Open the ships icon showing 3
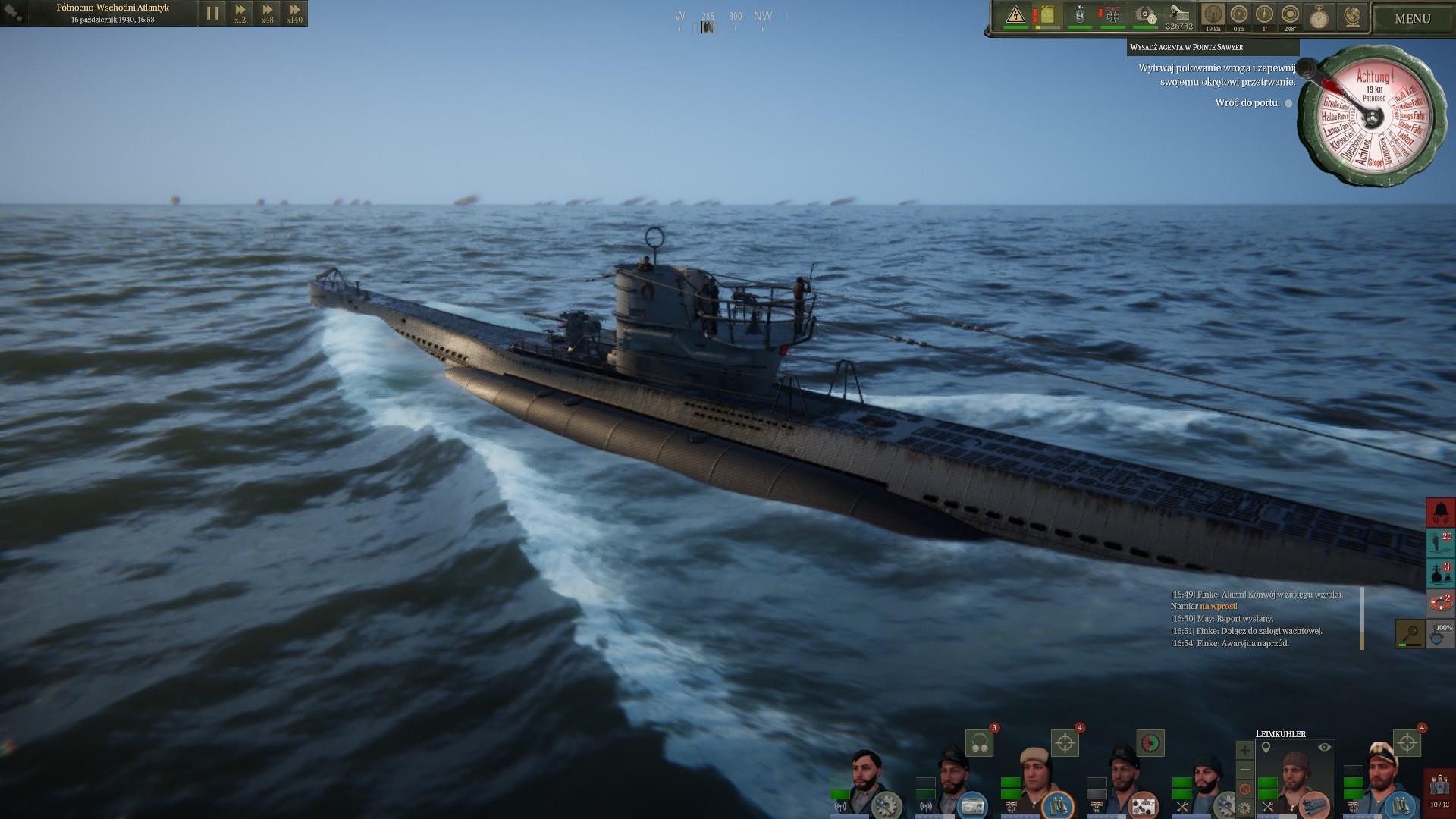 tap(1440, 573)
